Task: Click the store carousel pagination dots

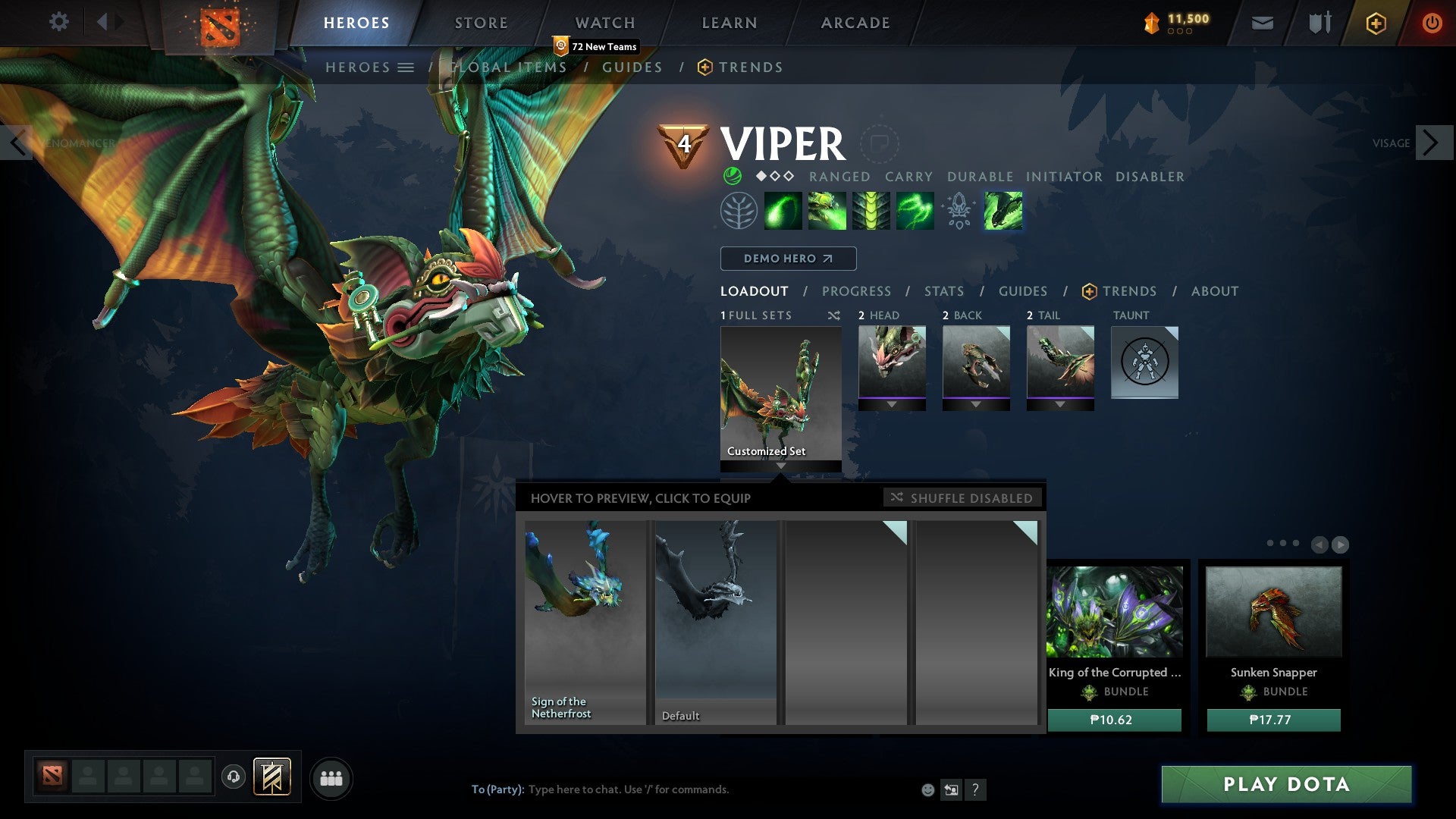Action: pyautogui.click(x=1282, y=544)
